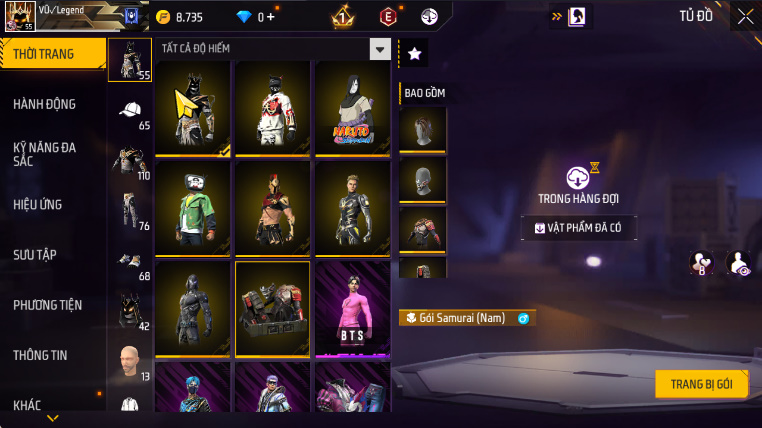Close the wardrobe screen with the X

tap(745, 16)
